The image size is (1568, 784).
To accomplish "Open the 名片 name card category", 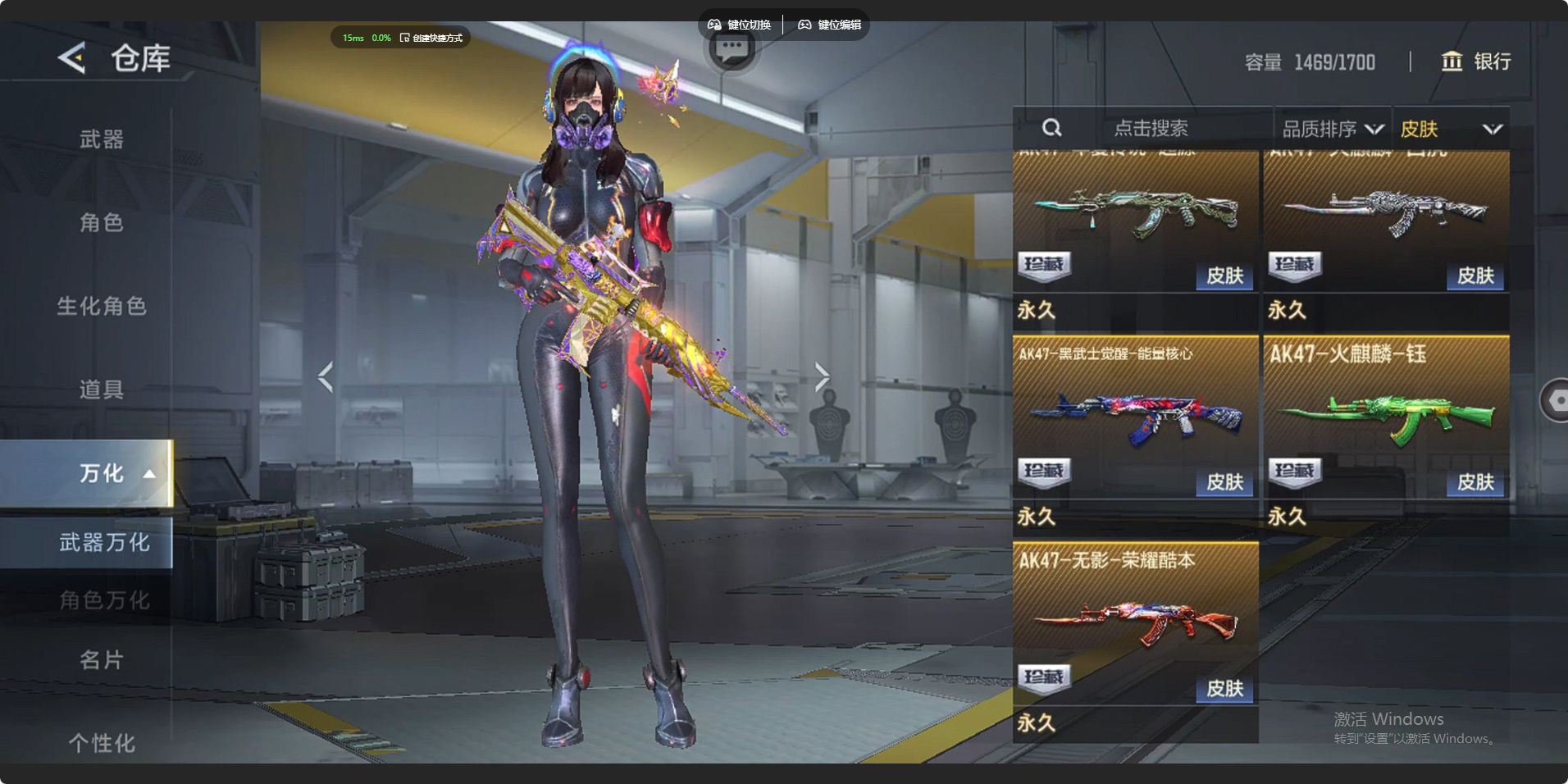I will tap(102, 659).
